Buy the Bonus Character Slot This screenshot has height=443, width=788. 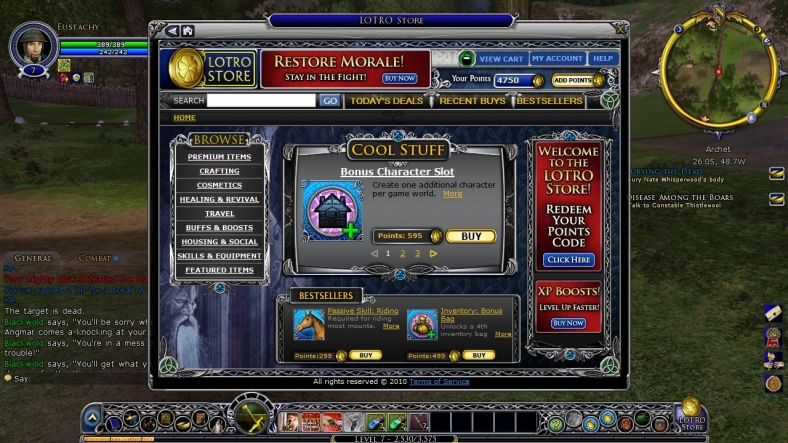[470, 237]
